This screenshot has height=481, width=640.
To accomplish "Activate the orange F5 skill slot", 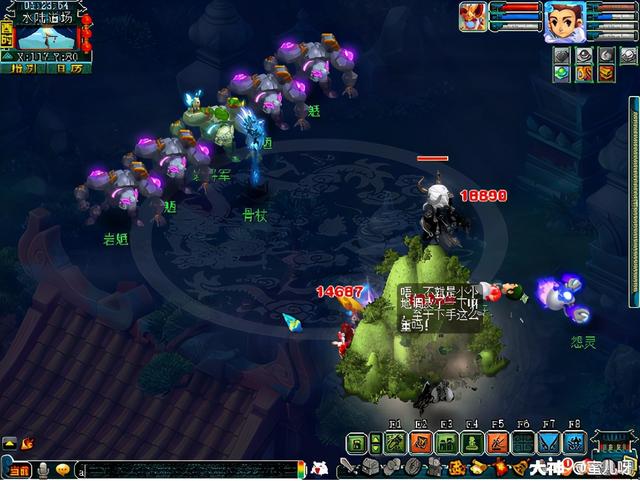I will 498,443.
